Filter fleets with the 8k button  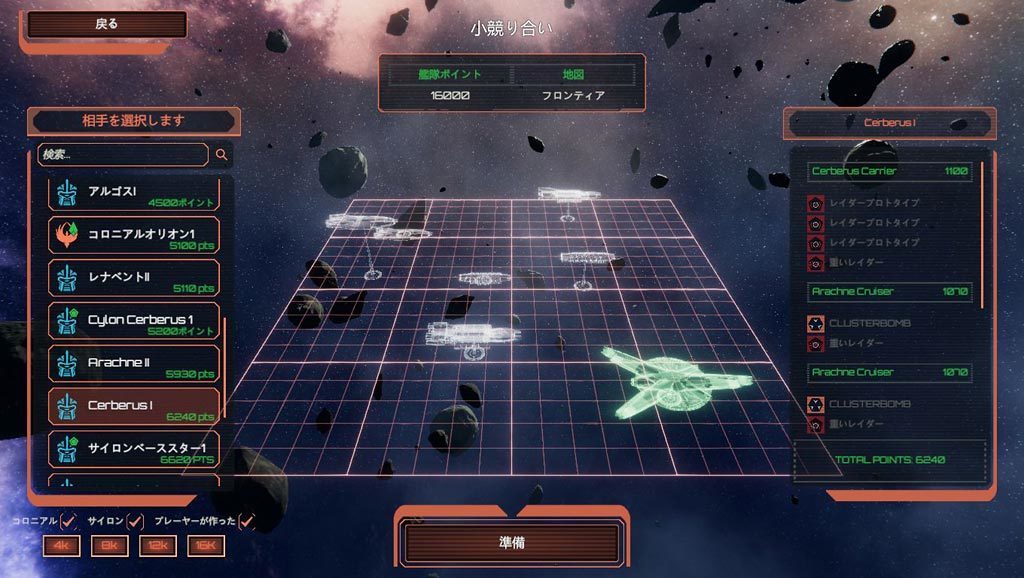[109, 546]
